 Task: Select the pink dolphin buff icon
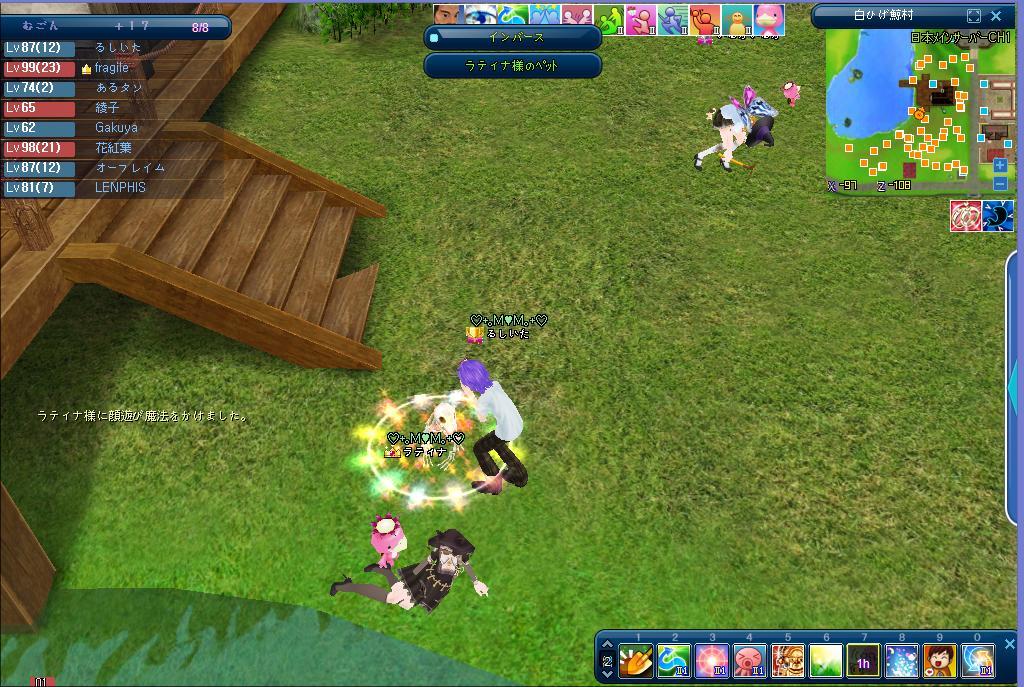point(769,19)
